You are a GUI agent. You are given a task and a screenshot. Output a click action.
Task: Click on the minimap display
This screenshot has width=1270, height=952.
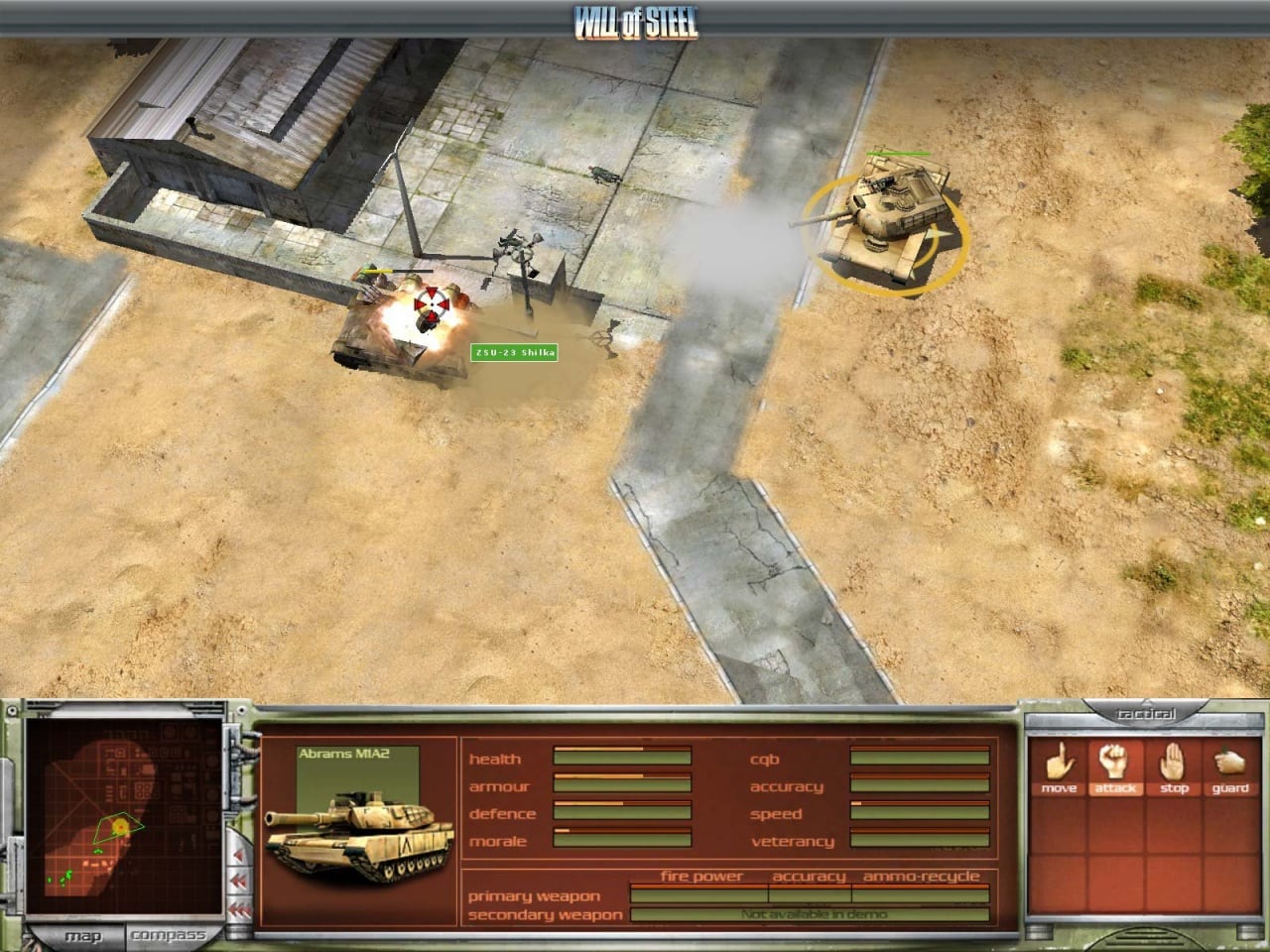pyautogui.click(x=125, y=817)
